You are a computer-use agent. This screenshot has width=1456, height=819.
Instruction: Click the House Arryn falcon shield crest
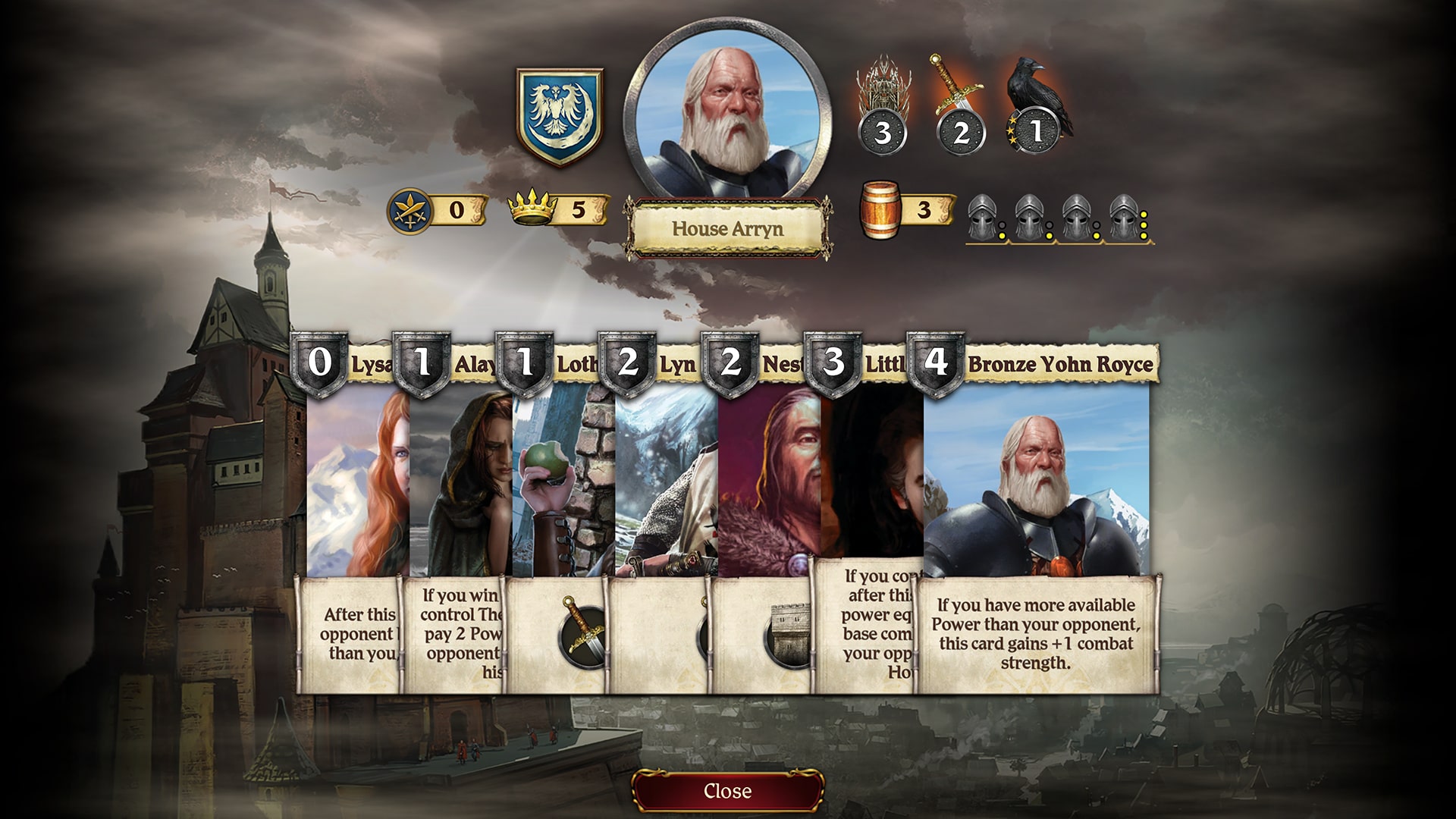(560, 116)
